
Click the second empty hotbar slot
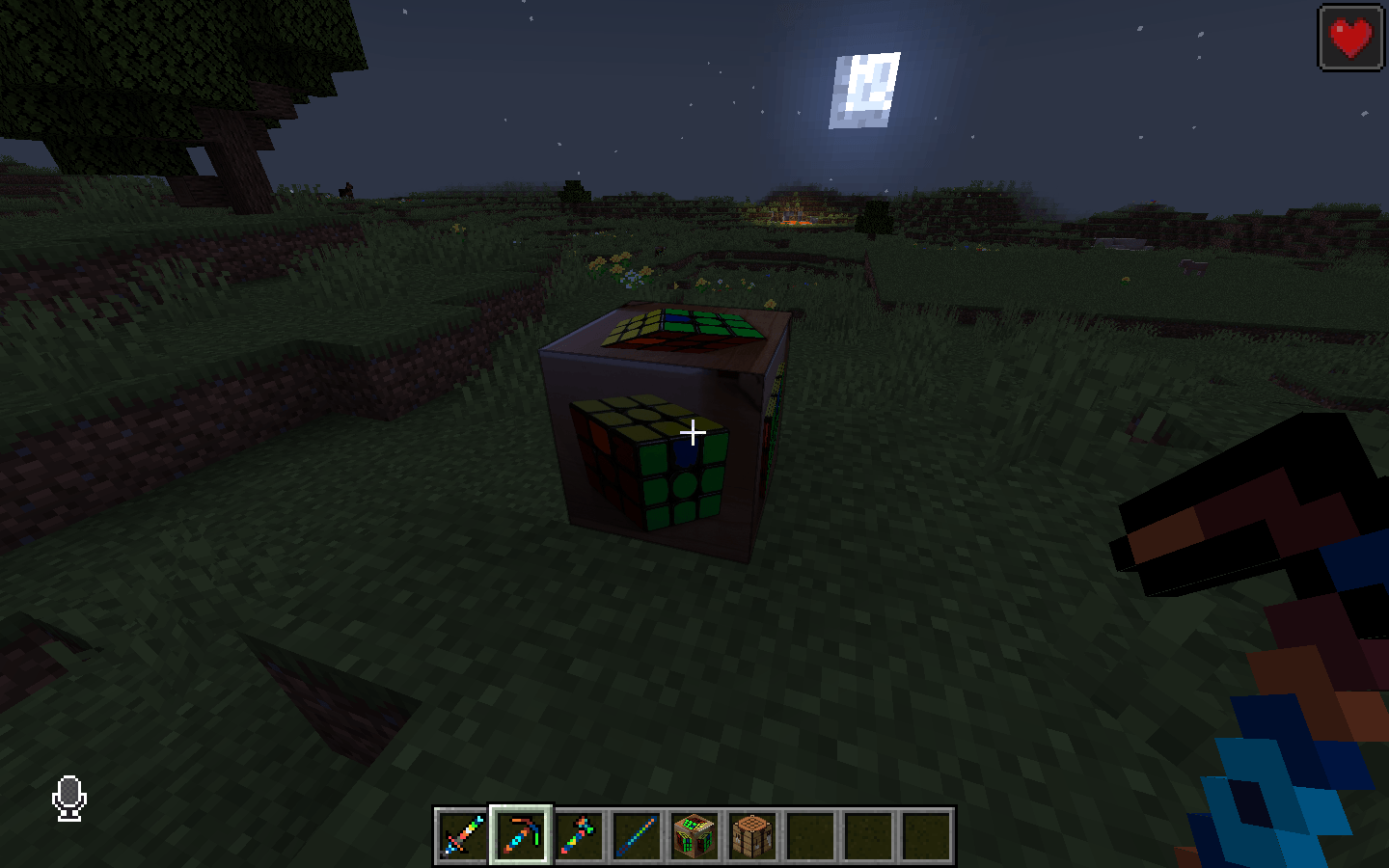click(867, 835)
